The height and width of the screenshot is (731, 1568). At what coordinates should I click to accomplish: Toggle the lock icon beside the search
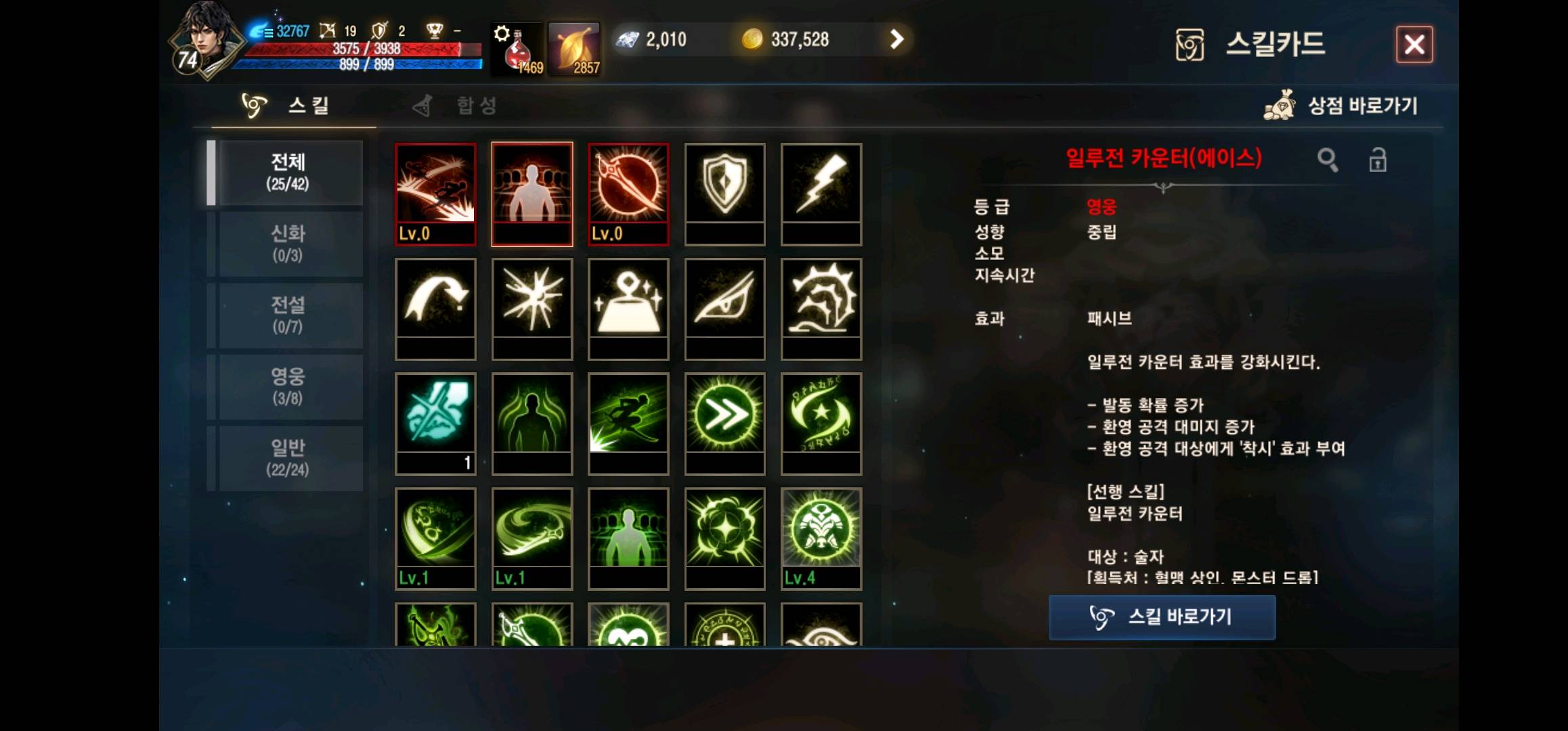pyautogui.click(x=1378, y=160)
